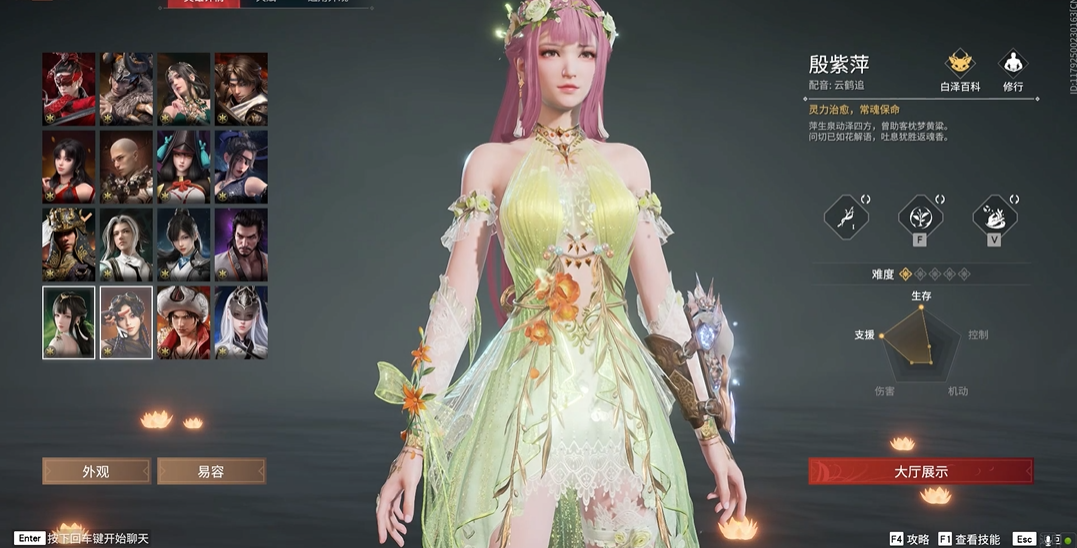Choose the bearded man on purple background

(x=241, y=245)
